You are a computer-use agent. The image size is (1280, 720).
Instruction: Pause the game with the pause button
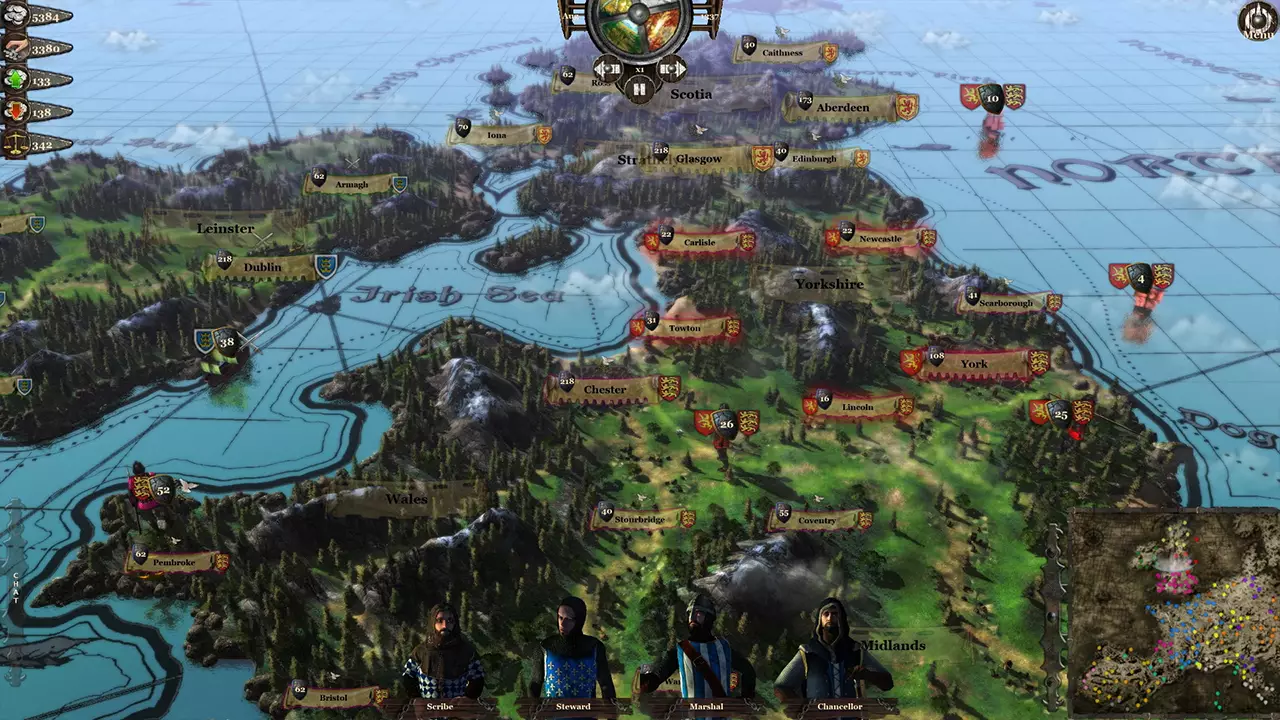point(640,87)
